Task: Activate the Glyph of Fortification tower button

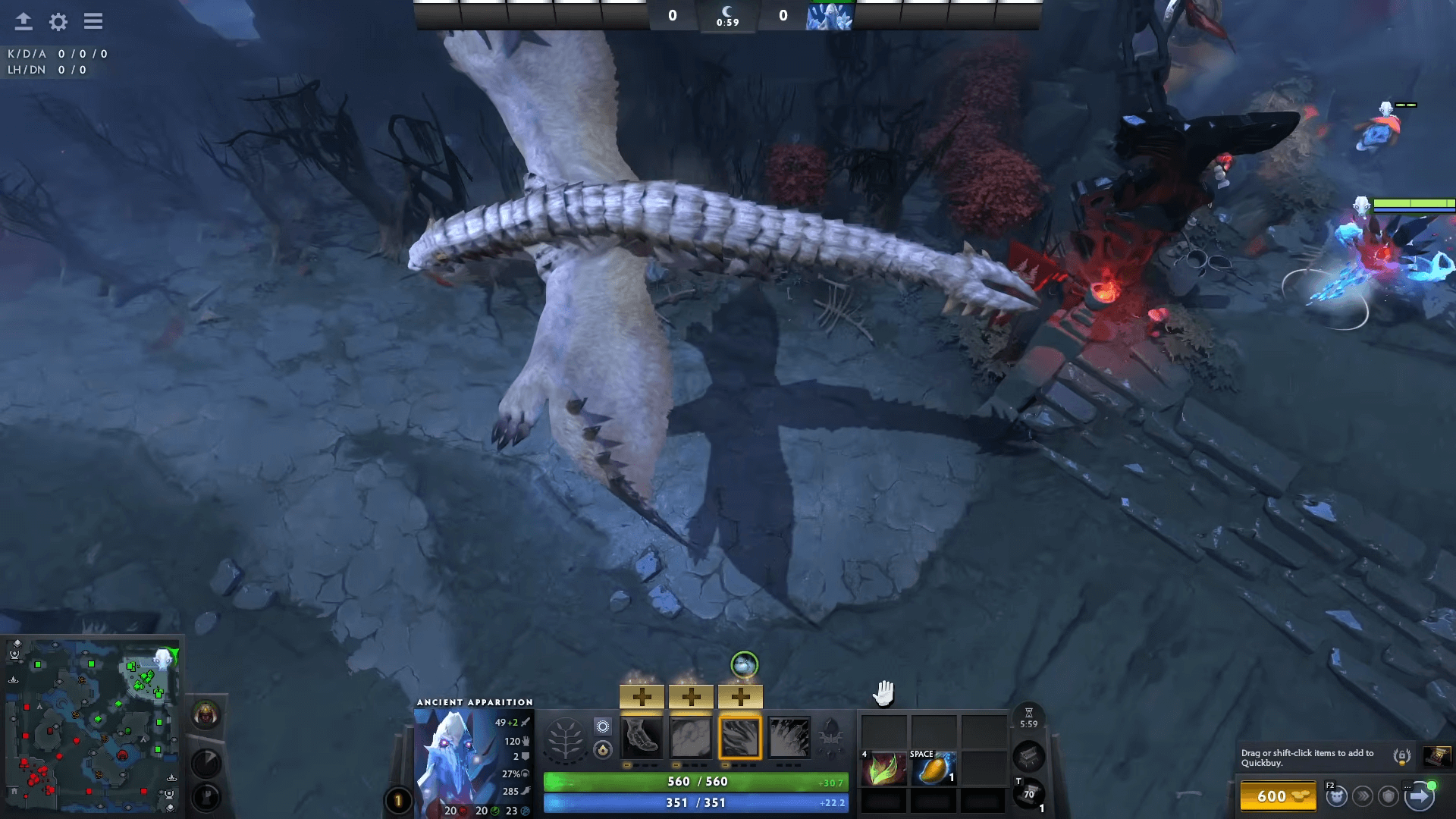Action: (206, 797)
